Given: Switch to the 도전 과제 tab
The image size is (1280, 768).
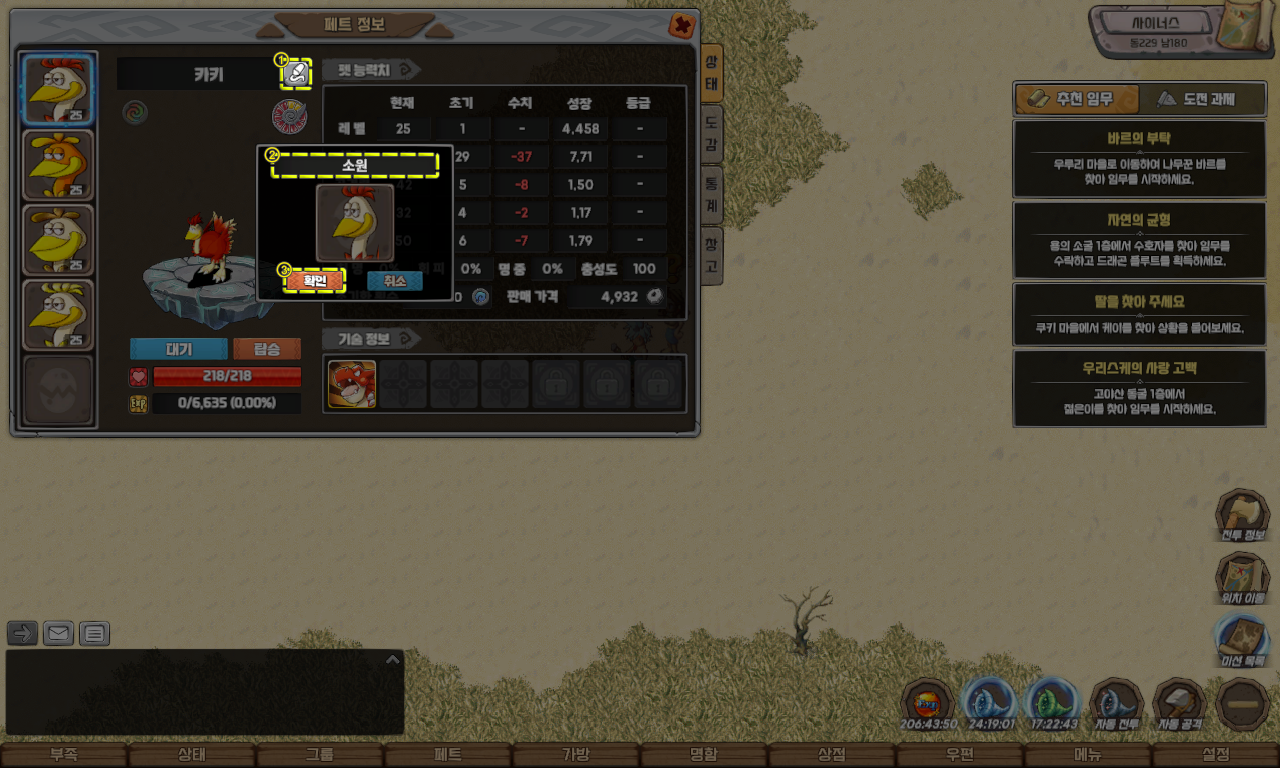Looking at the screenshot, I should click(1201, 99).
